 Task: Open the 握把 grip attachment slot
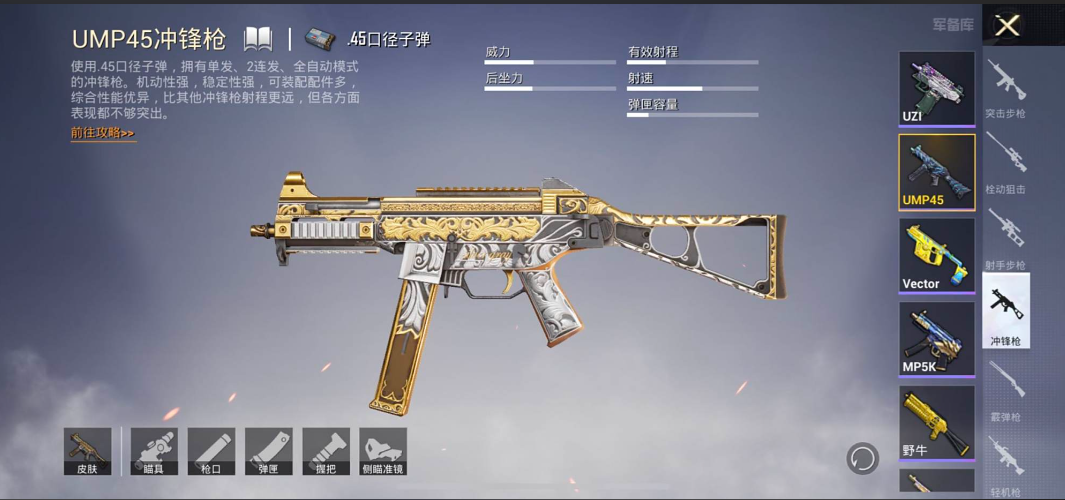point(326,452)
